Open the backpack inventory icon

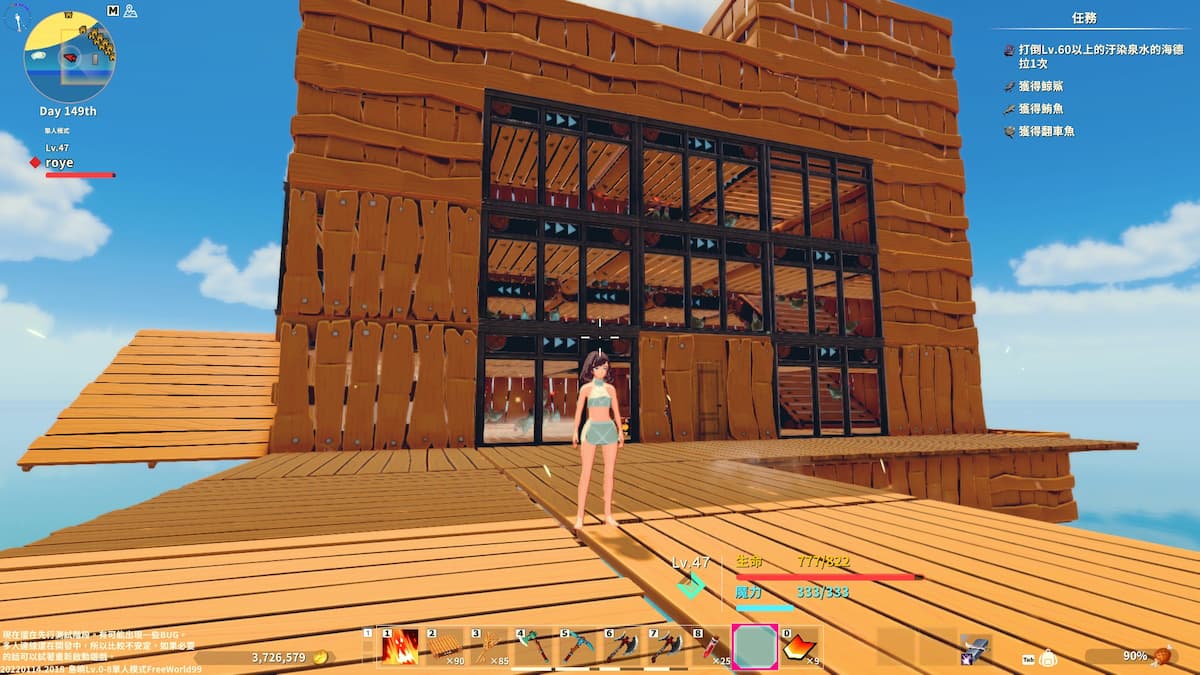point(1048,657)
